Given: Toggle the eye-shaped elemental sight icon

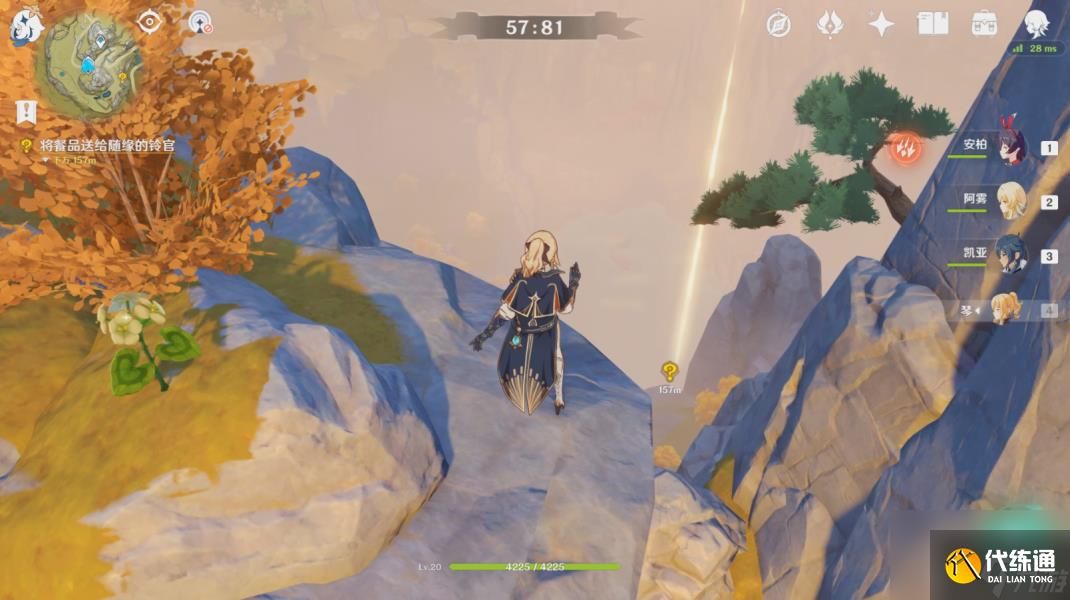Looking at the screenshot, I should [x=149, y=21].
